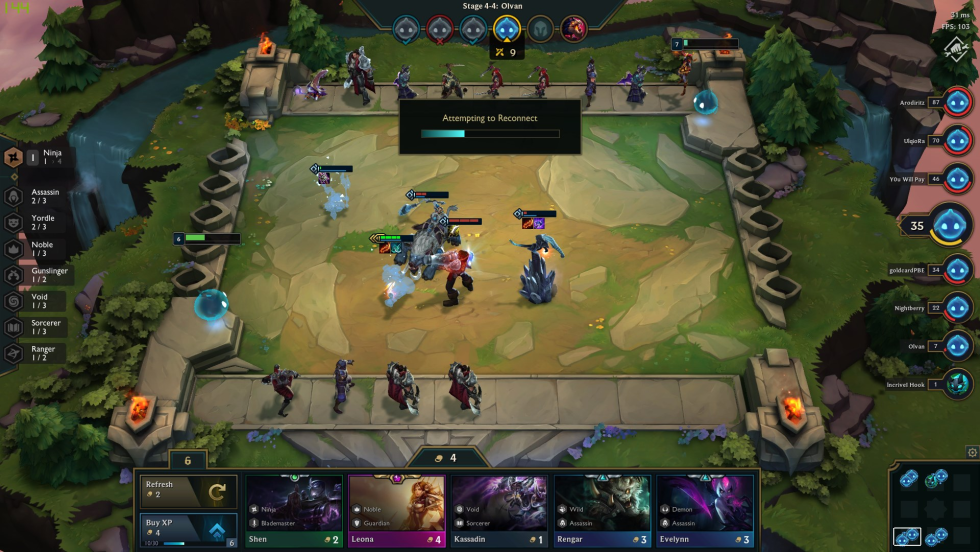Buy the Shen champion card
The height and width of the screenshot is (552, 980).
tap(293, 510)
